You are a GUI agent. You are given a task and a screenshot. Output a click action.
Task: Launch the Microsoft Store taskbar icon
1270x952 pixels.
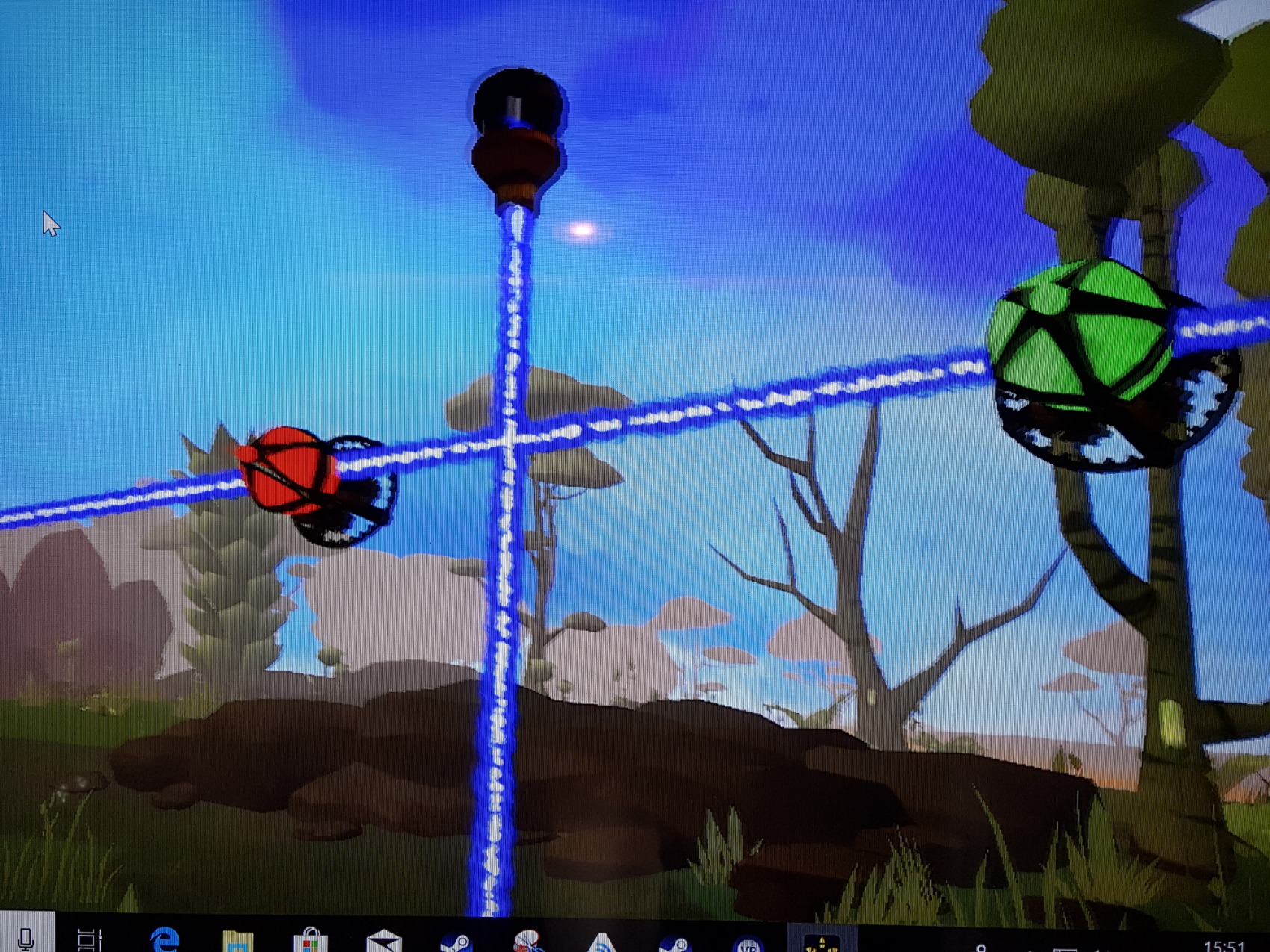[x=310, y=940]
